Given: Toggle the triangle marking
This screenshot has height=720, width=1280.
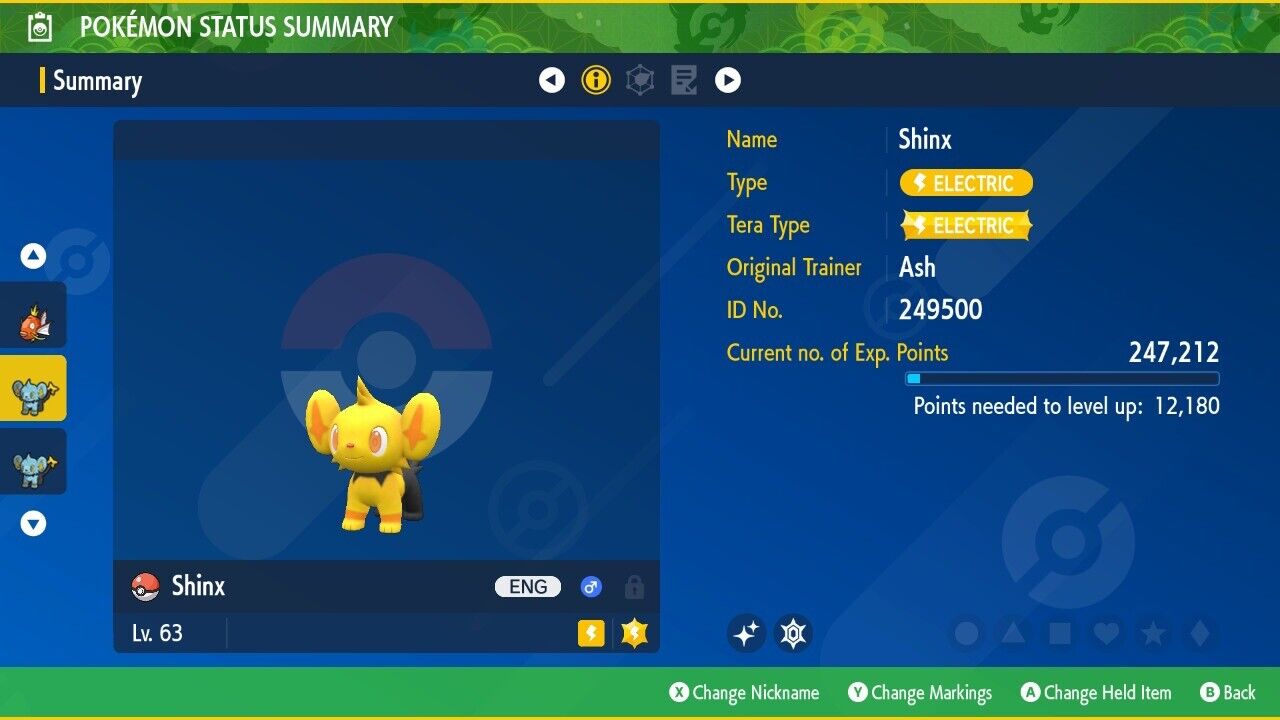Looking at the screenshot, I should tap(1013, 633).
